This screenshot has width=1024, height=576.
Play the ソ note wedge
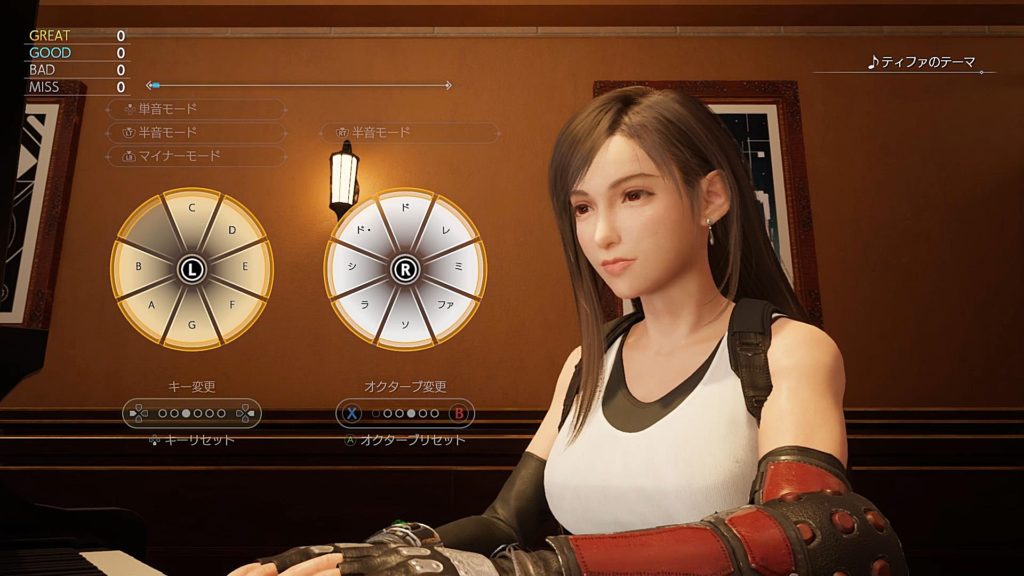coord(405,326)
